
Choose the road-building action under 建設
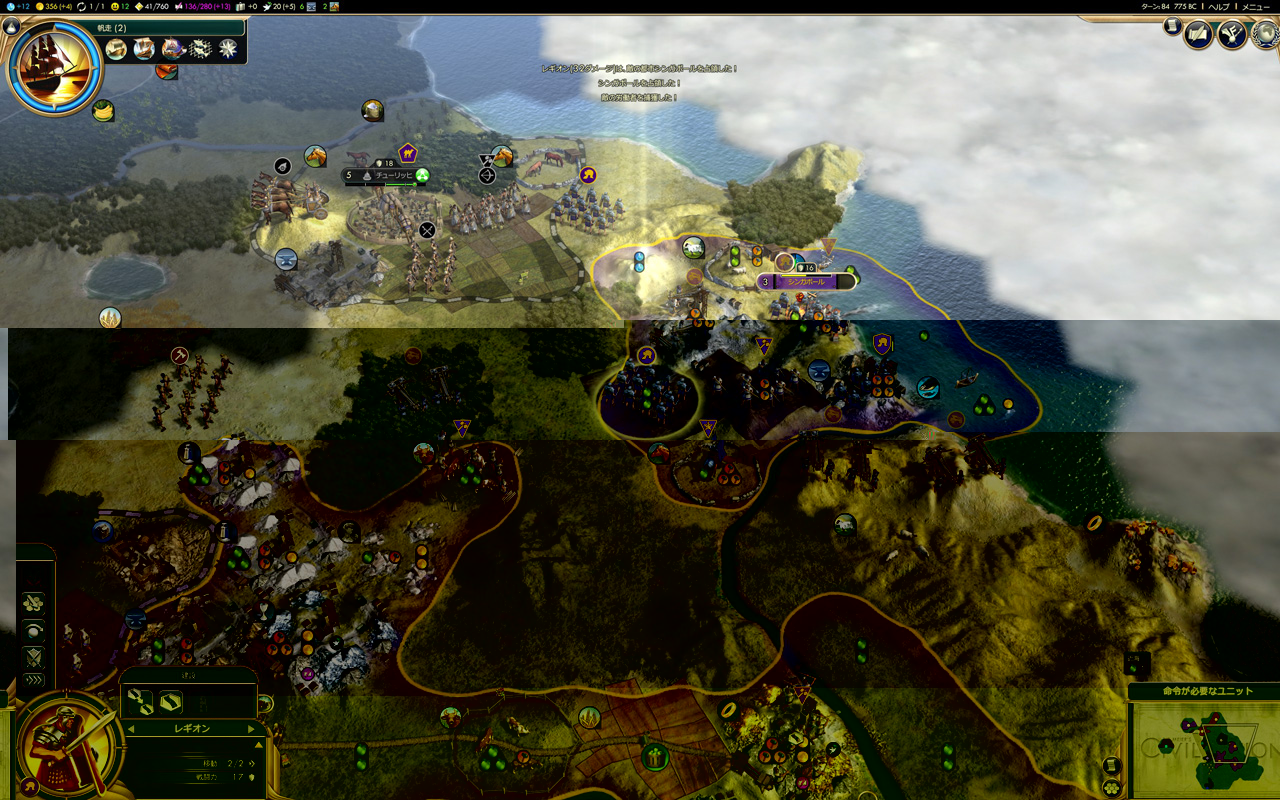click(140, 701)
